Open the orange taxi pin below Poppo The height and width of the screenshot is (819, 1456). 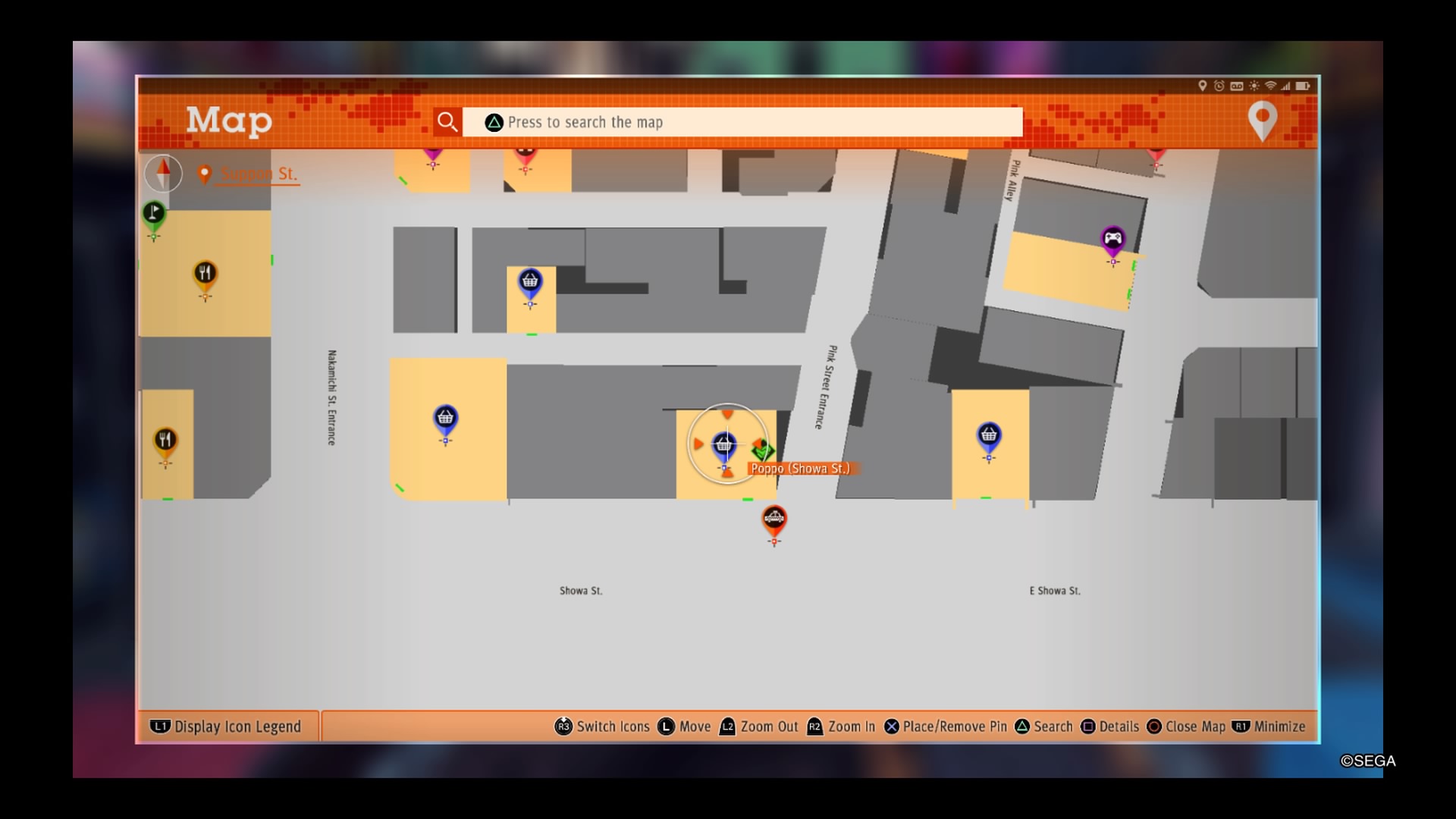point(774,519)
